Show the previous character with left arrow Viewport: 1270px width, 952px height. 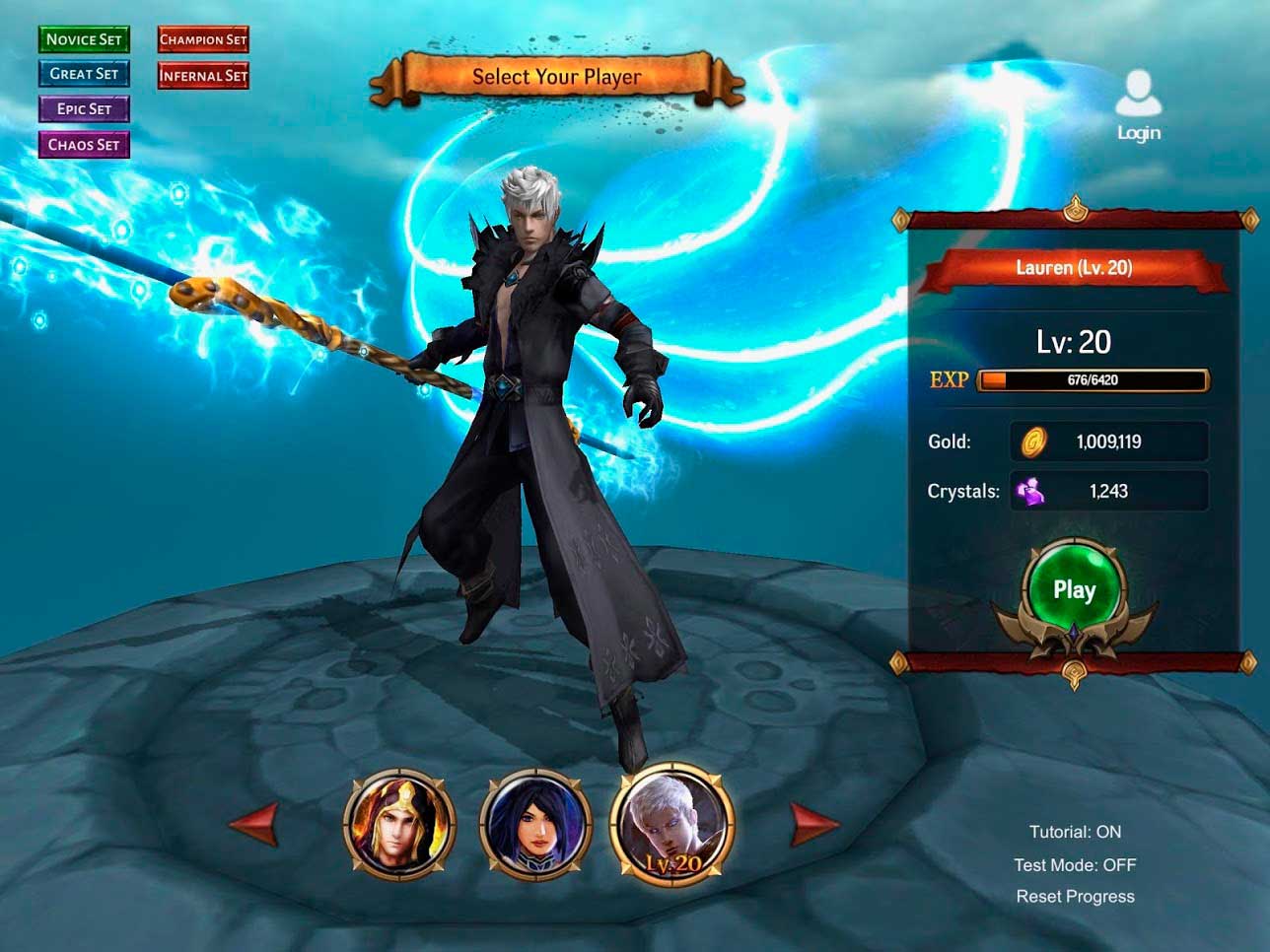click(254, 823)
